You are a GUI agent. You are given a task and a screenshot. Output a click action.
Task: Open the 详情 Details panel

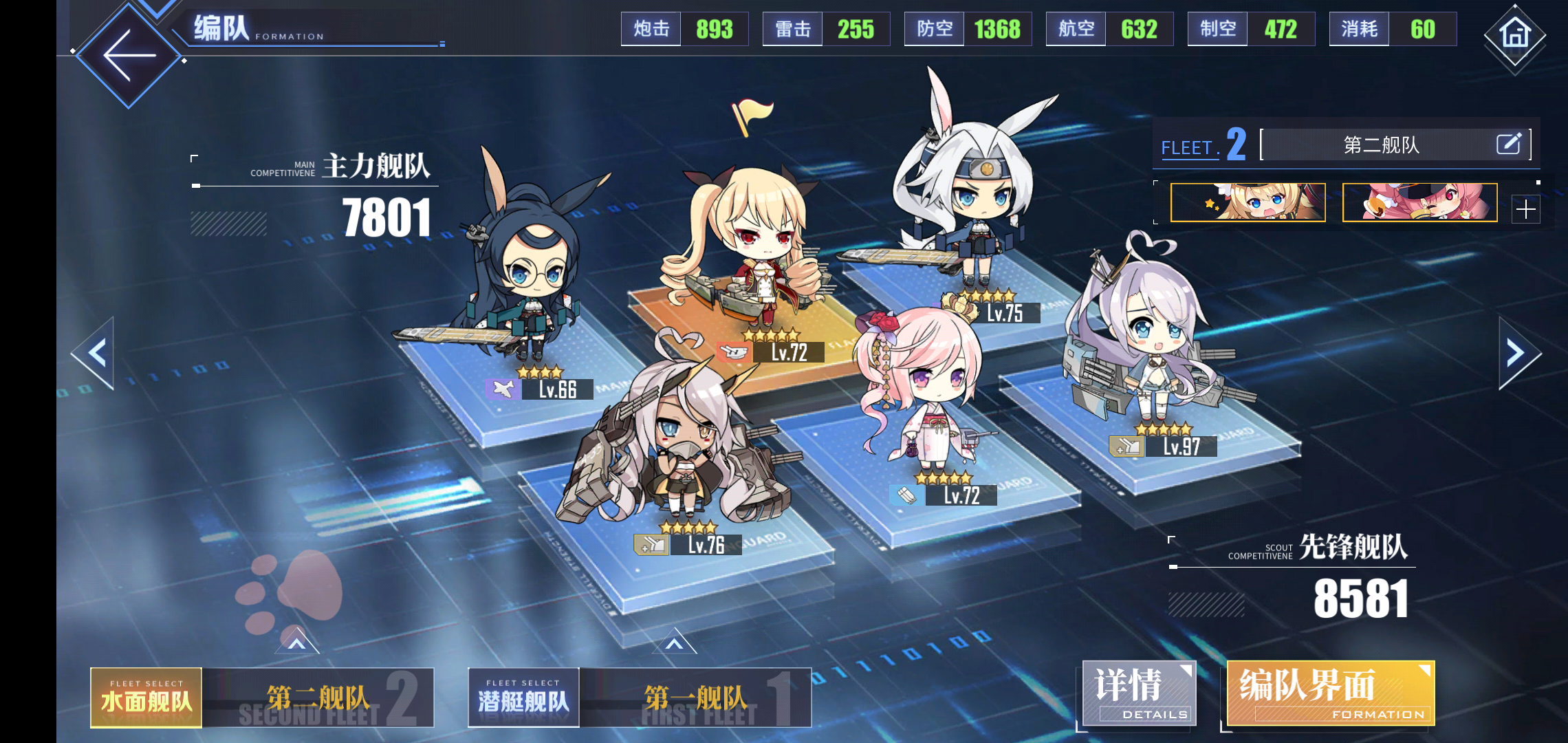1140,693
